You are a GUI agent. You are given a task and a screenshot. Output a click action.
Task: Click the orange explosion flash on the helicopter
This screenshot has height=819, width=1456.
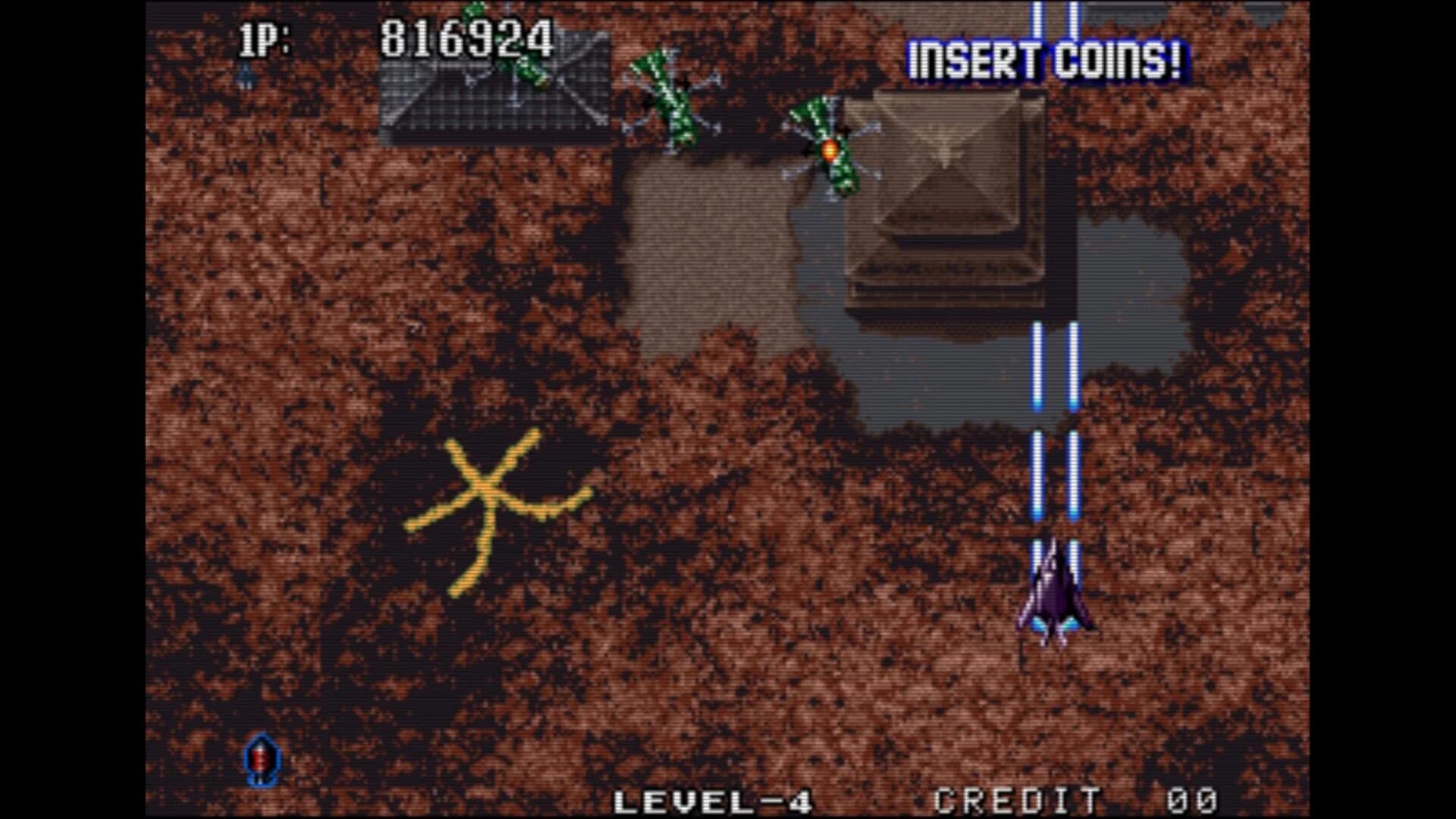pos(829,150)
